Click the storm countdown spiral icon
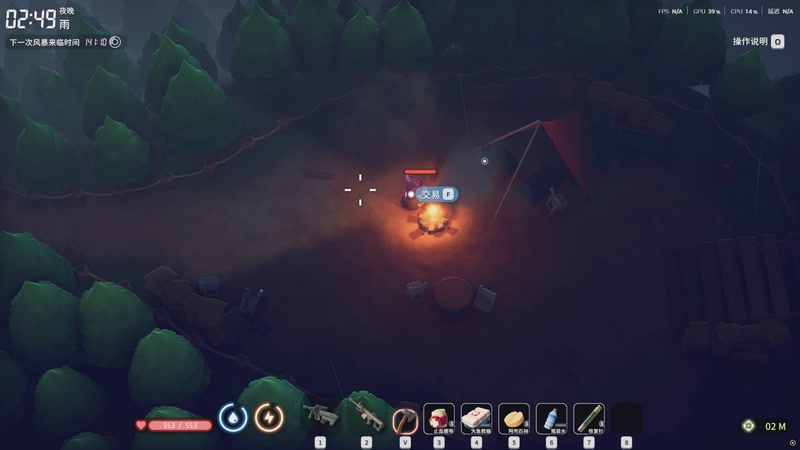The width and height of the screenshot is (800, 450). pos(115,42)
